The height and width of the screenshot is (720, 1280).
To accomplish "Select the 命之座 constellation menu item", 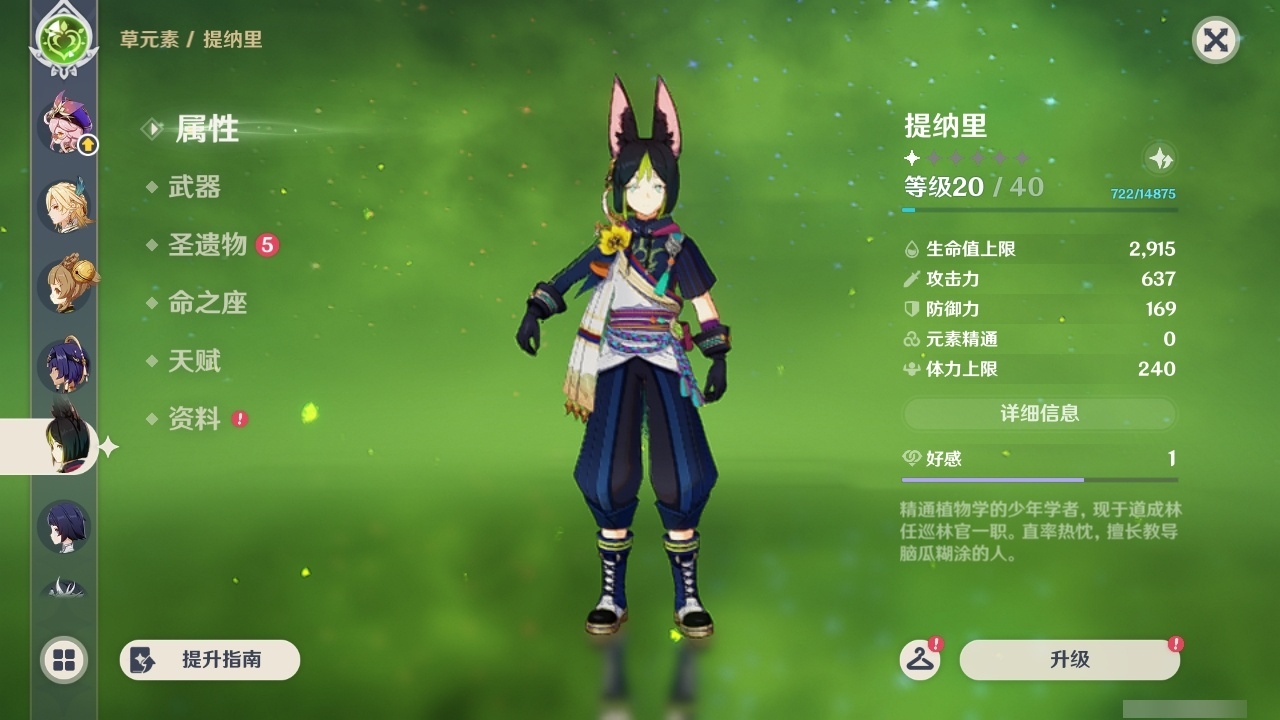I will tap(207, 304).
